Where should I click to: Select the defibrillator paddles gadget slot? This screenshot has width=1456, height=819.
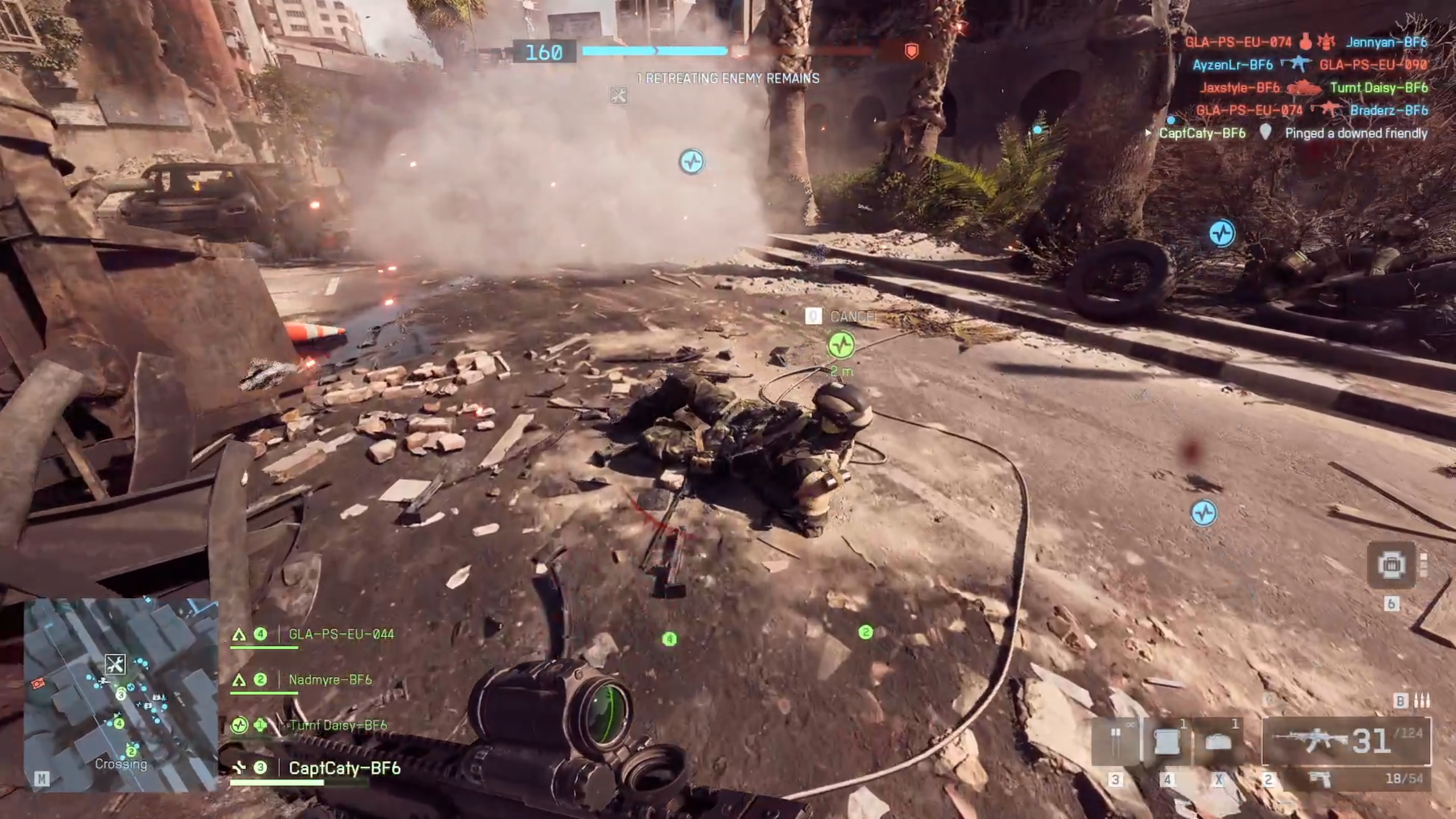tap(1115, 742)
